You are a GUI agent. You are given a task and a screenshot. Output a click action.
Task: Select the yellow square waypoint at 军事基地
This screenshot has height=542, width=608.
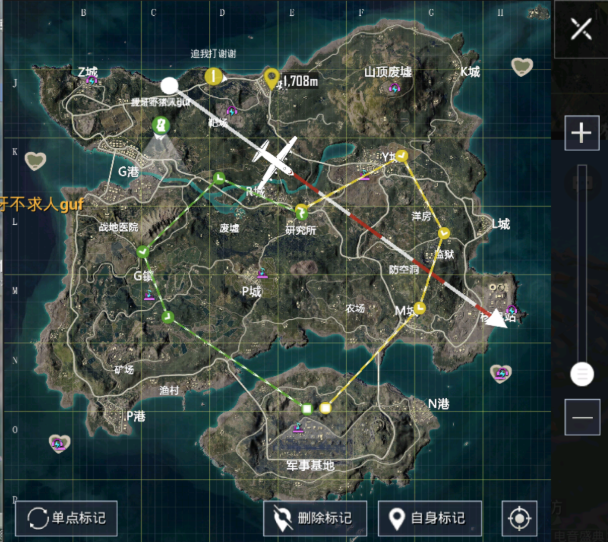325,408
